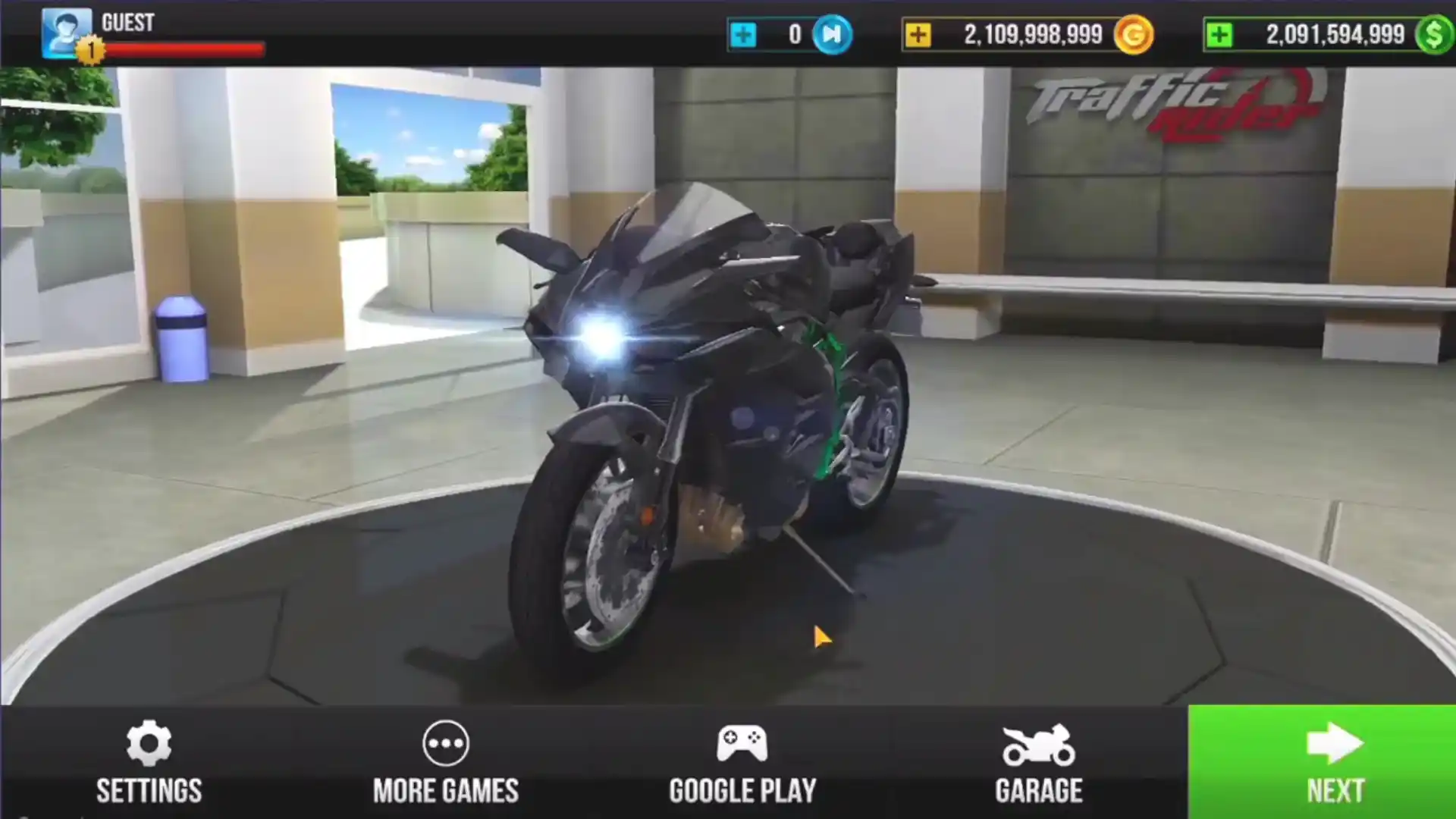The width and height of the screenshot is (1456, 819).
Task: Tap the blue plus beside the counter
Action: (x=744, y=34)
